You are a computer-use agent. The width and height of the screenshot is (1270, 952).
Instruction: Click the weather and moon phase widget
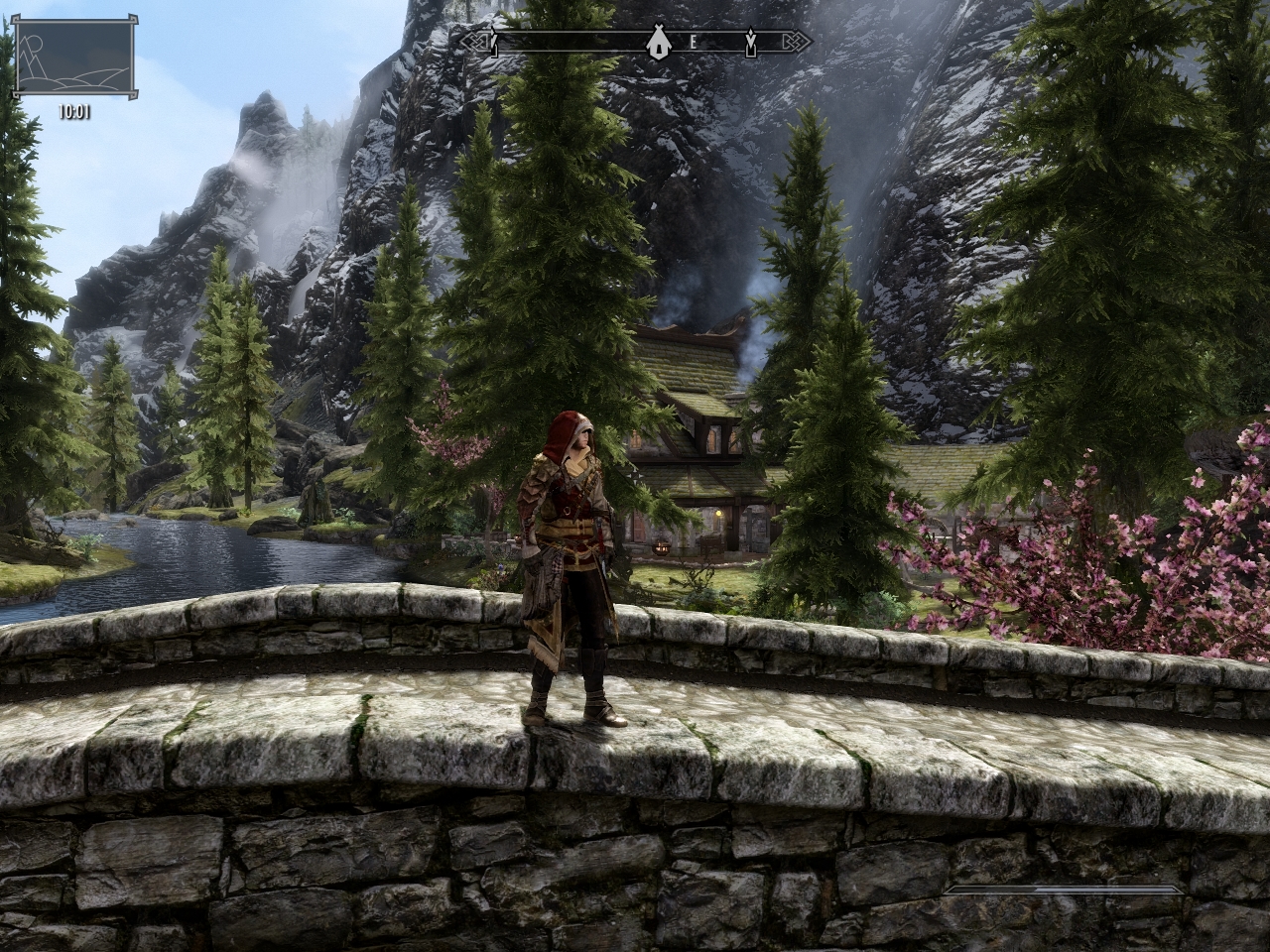point(74,61)
